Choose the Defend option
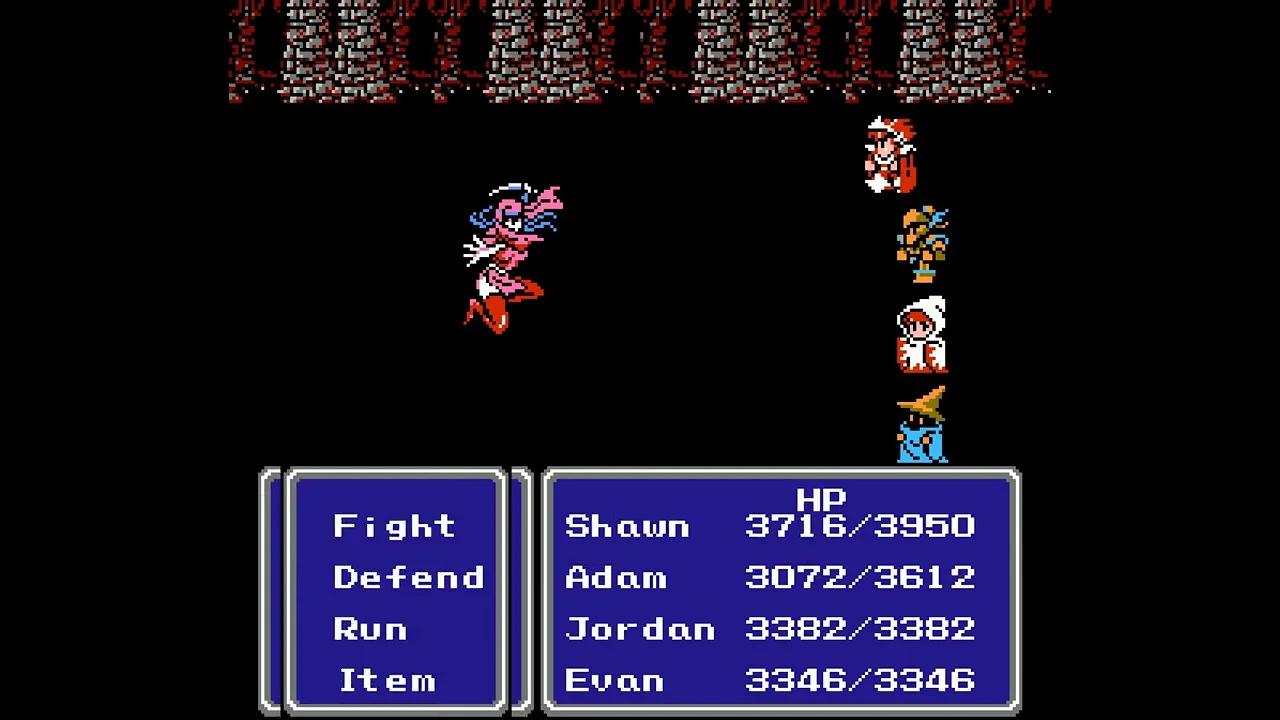The height and width of the screenshot is (720, 1280). pos(408,577)
